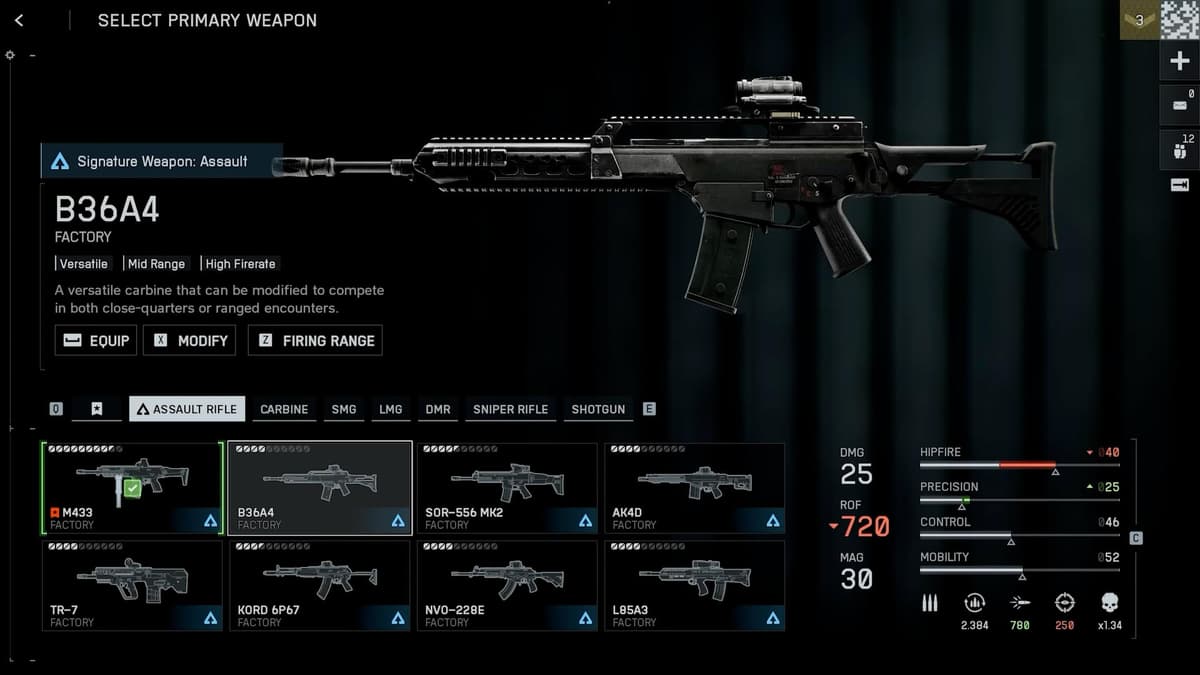The width and height of the screenshot is (1200, 675).
Task: Click the plus icon in top-right sidebar
Action: (x=1179, y=62)
